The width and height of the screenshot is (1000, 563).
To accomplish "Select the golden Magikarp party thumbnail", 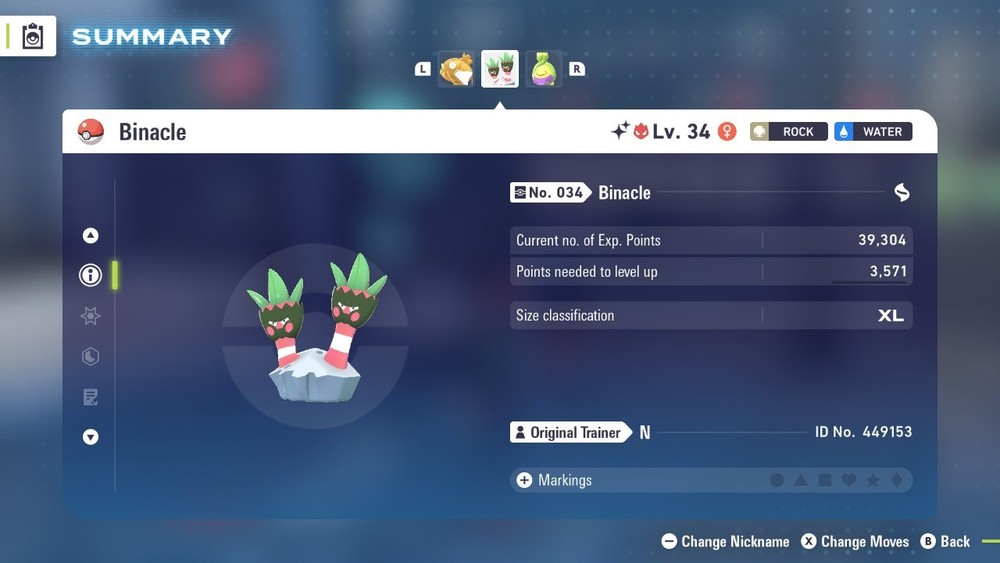I will pos(456,70).
